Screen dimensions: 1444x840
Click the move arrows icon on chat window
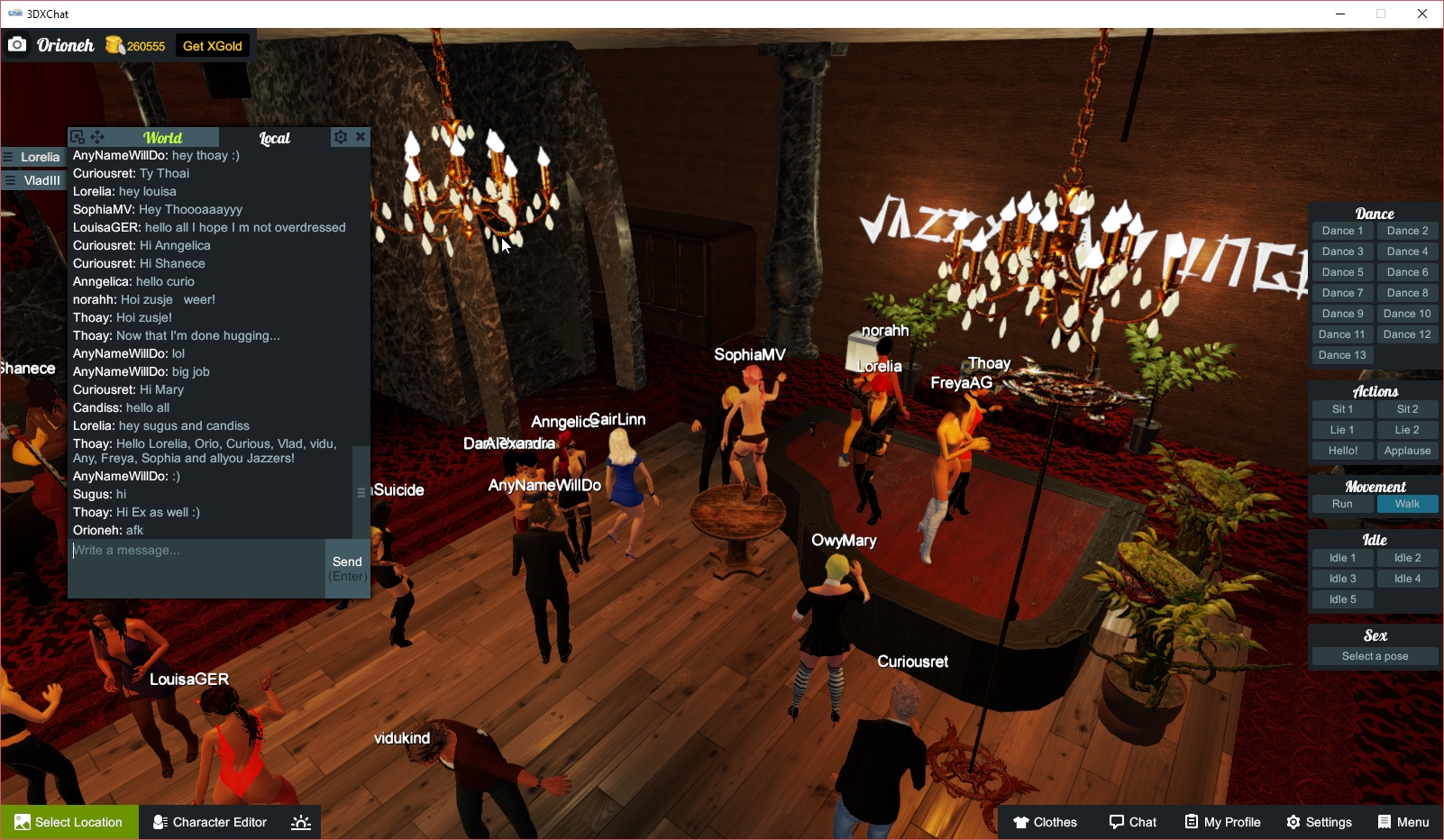click(x=97, y=136)
